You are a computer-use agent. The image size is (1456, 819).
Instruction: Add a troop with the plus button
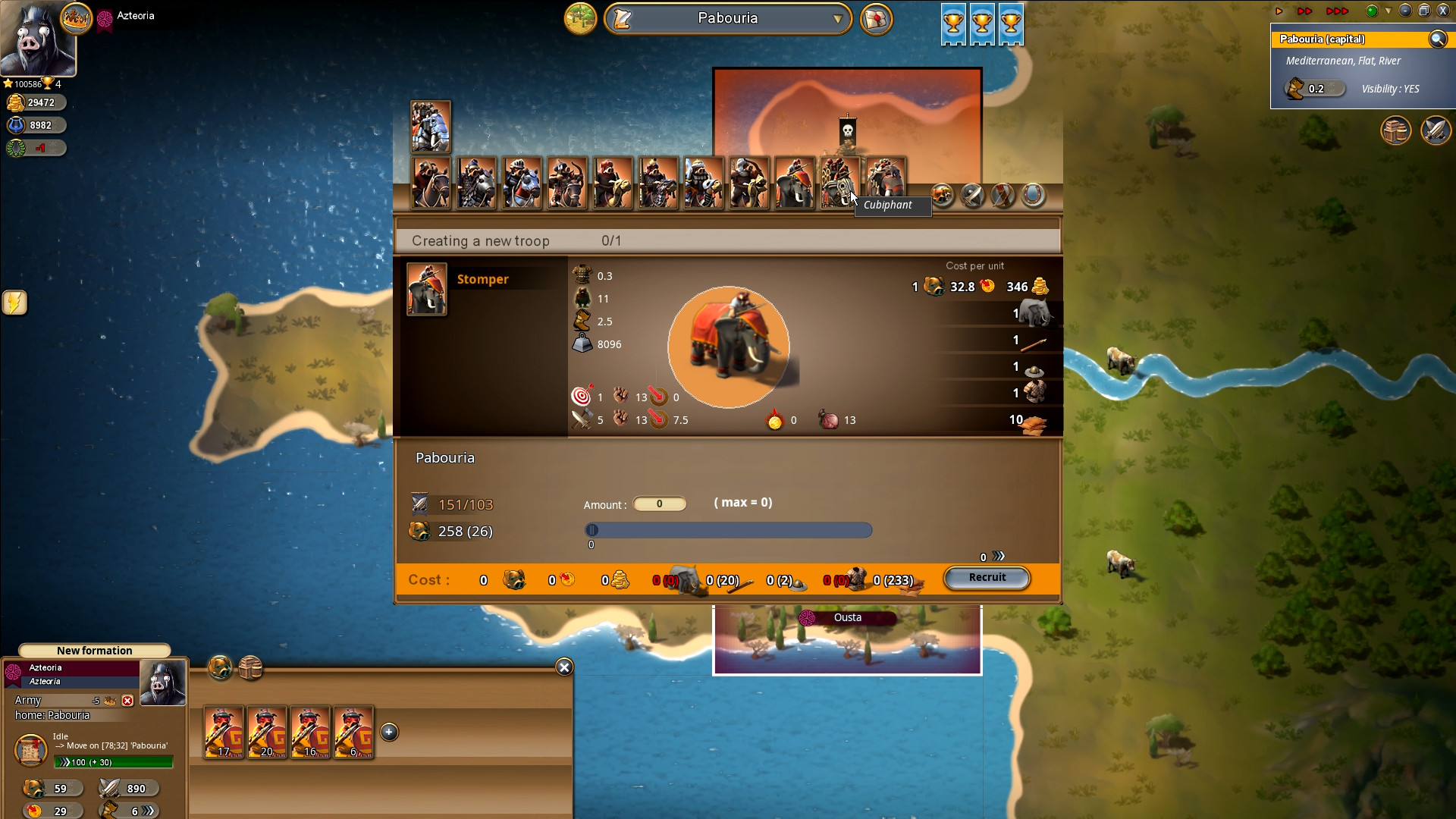coord(389,732)
